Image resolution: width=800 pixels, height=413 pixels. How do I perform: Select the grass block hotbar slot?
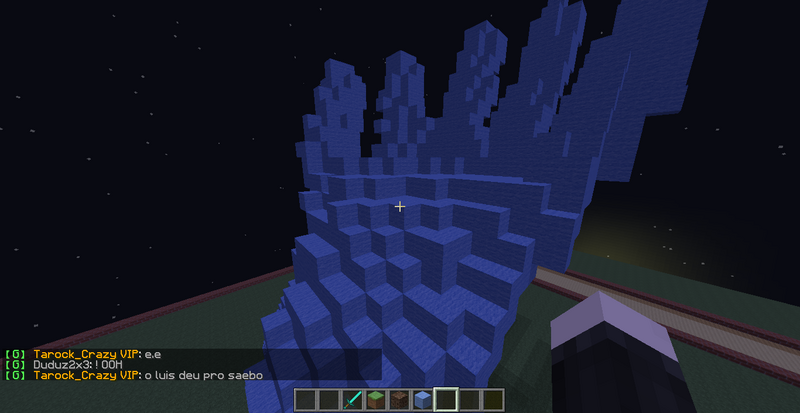pyautogui.click(x=376, y=400)
